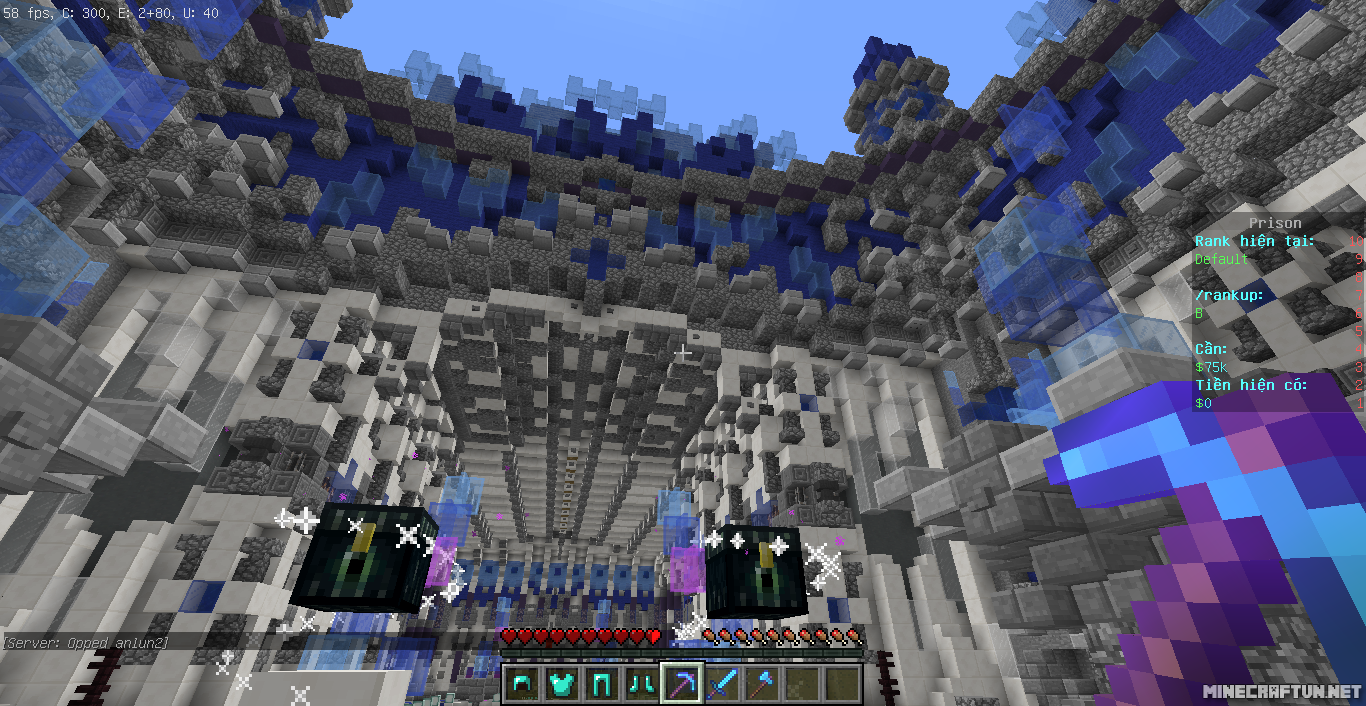Select the diamond pickaxe hotbar slot

click(682, 684)
